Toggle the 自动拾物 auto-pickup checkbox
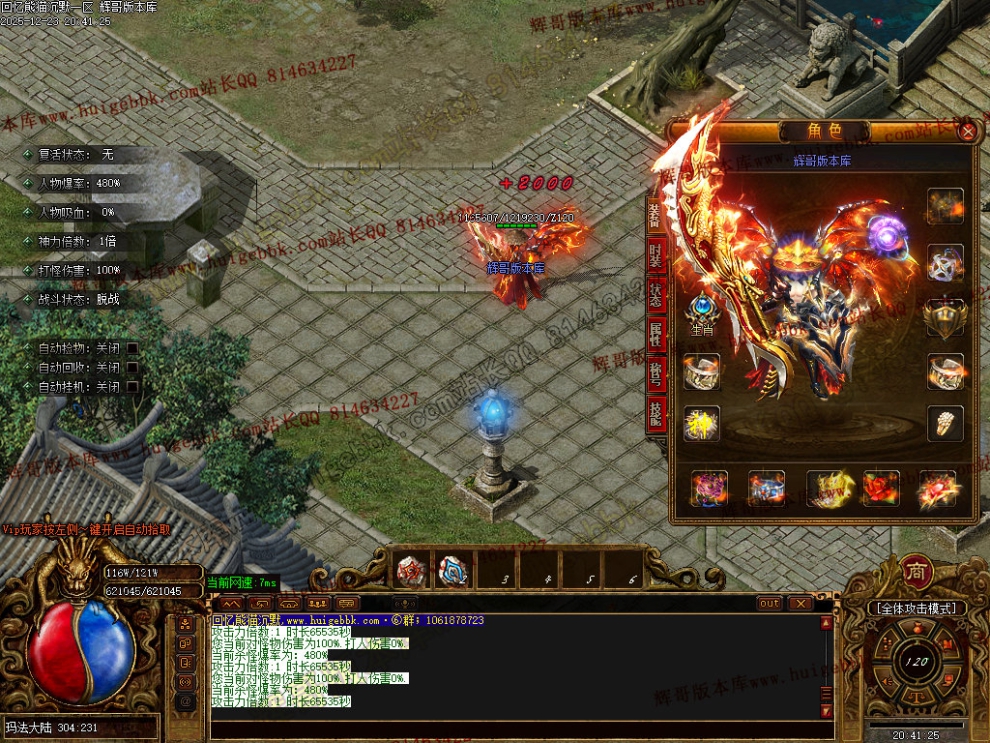This screenshot has width=990, height=743. [132, 349]
